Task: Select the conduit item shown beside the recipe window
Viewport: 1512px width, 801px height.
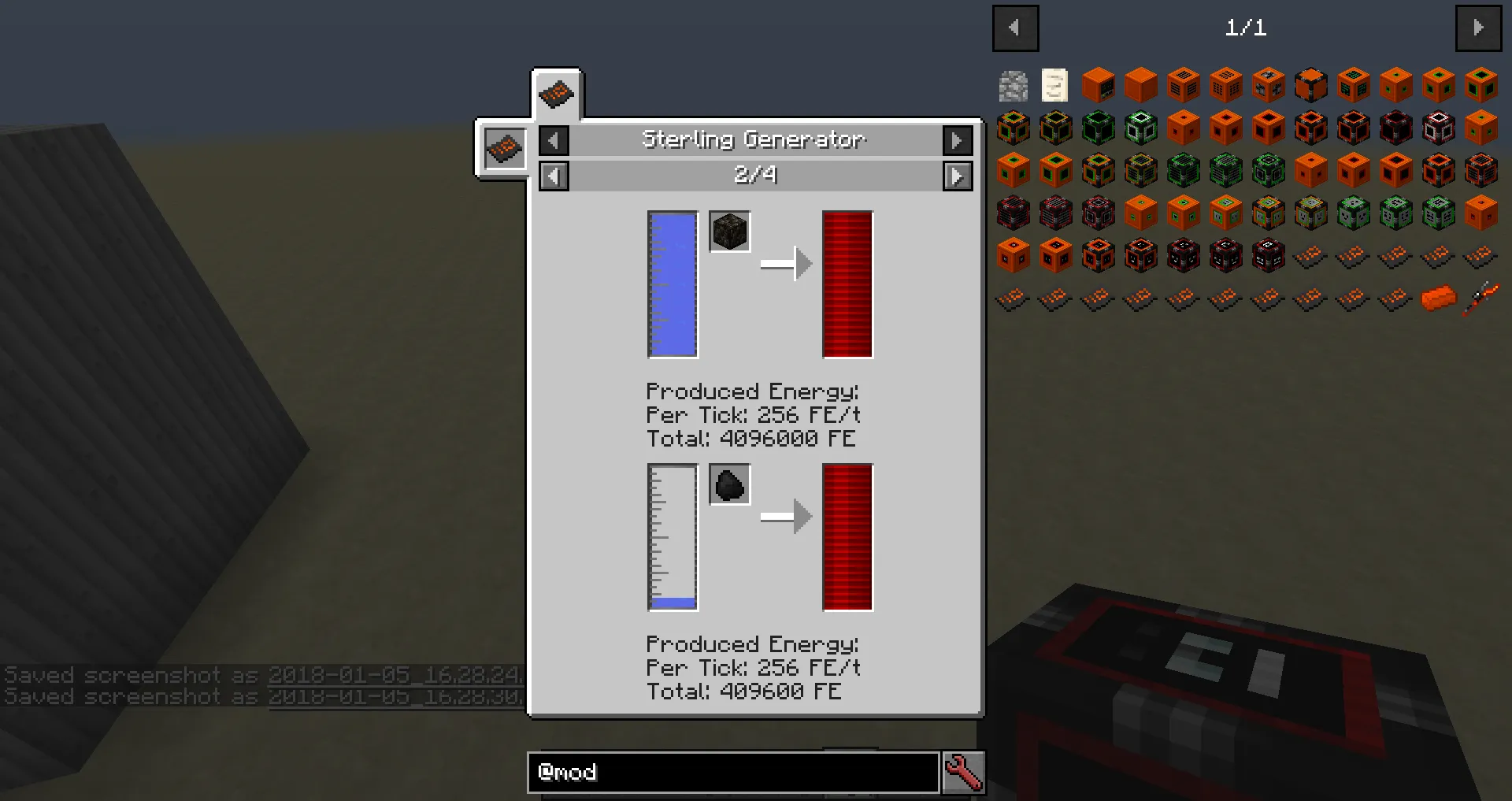Action: point(504,148)
